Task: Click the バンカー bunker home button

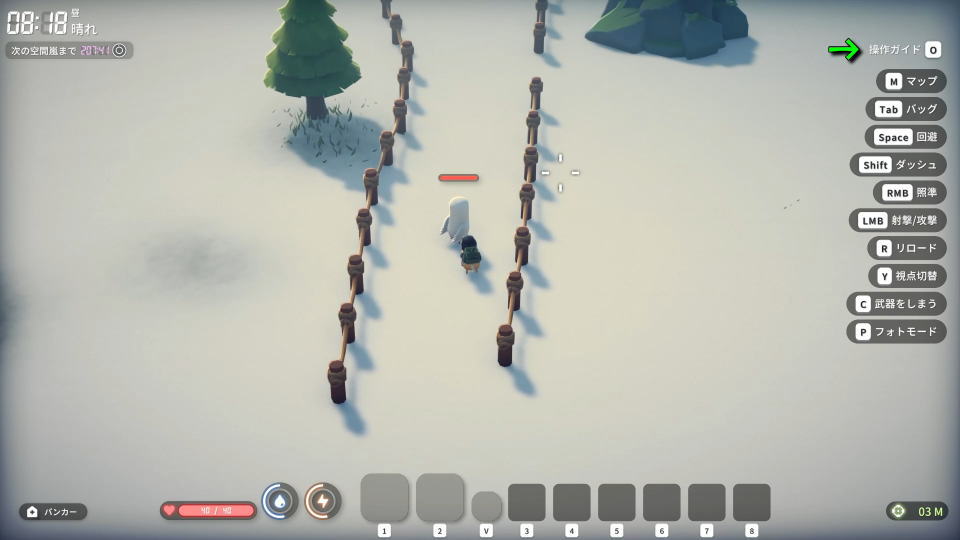Action: click(53, 511)
